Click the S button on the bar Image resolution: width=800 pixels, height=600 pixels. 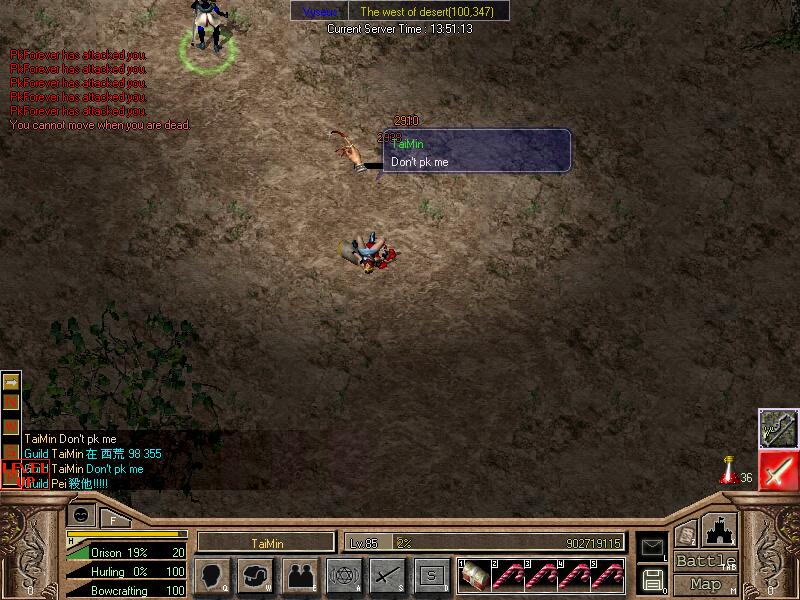pos(431,575)
